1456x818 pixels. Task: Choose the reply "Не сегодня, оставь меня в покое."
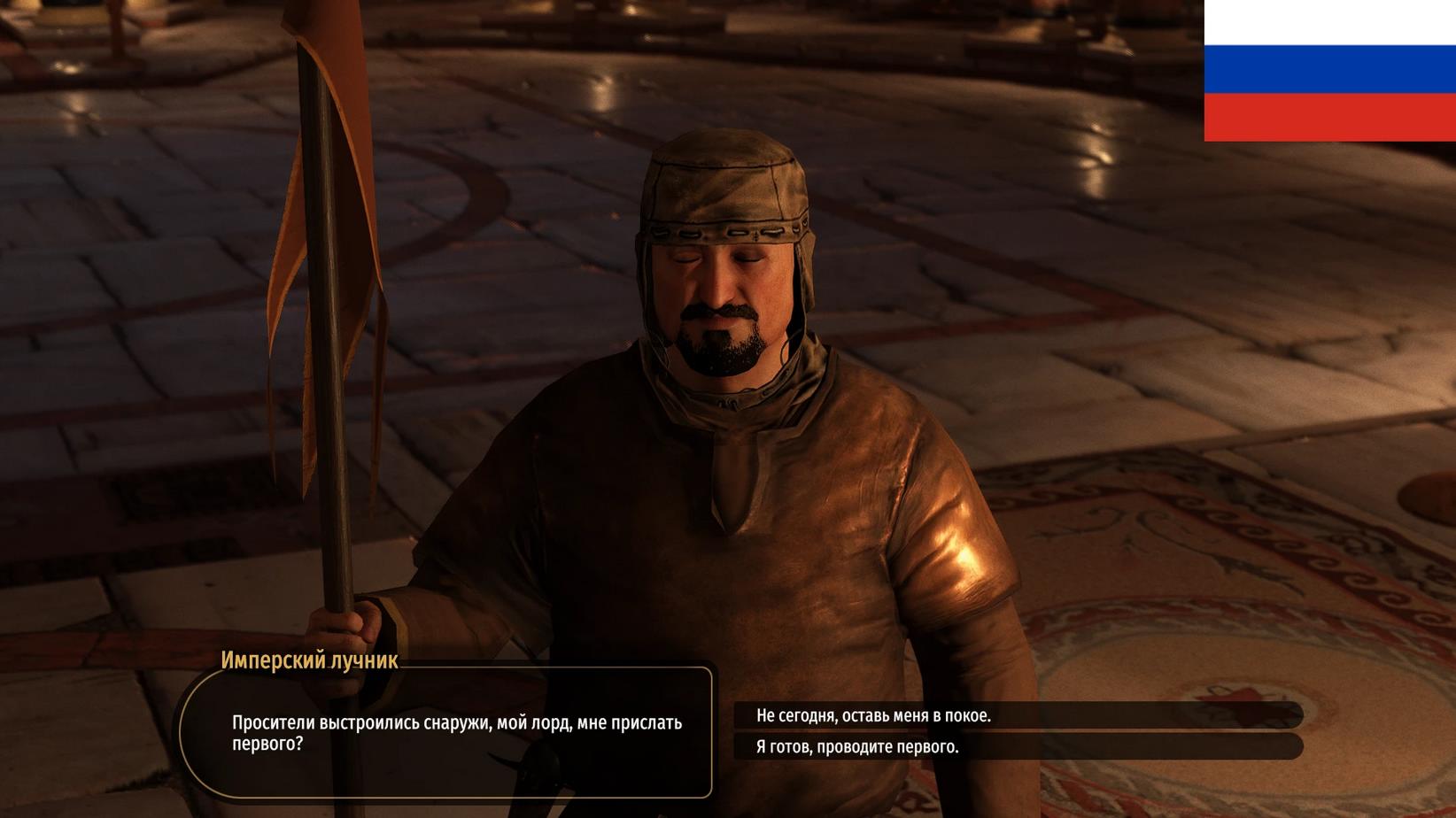pos(873,715)
